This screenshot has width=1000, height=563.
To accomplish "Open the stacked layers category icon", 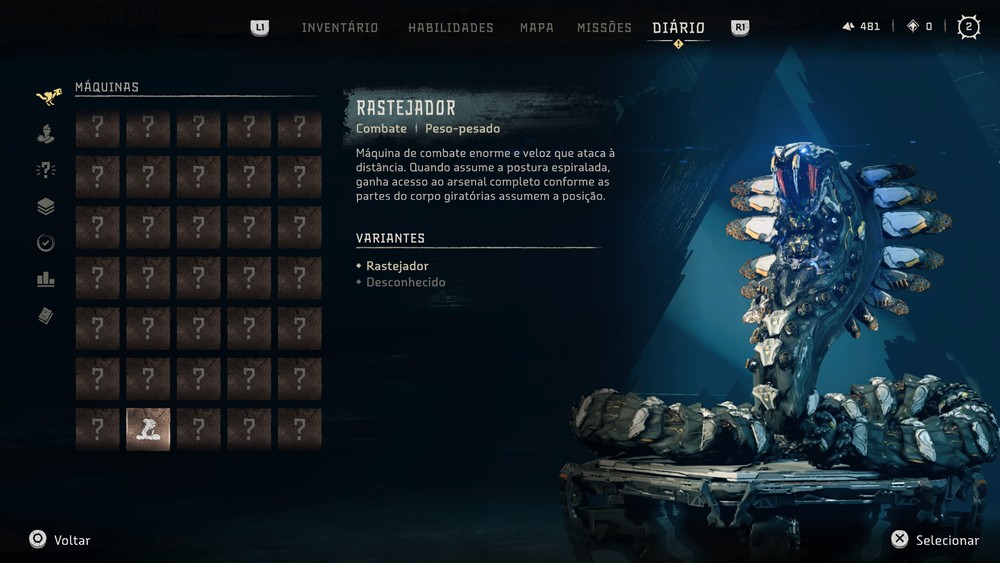I will click(x=46, y=207).
